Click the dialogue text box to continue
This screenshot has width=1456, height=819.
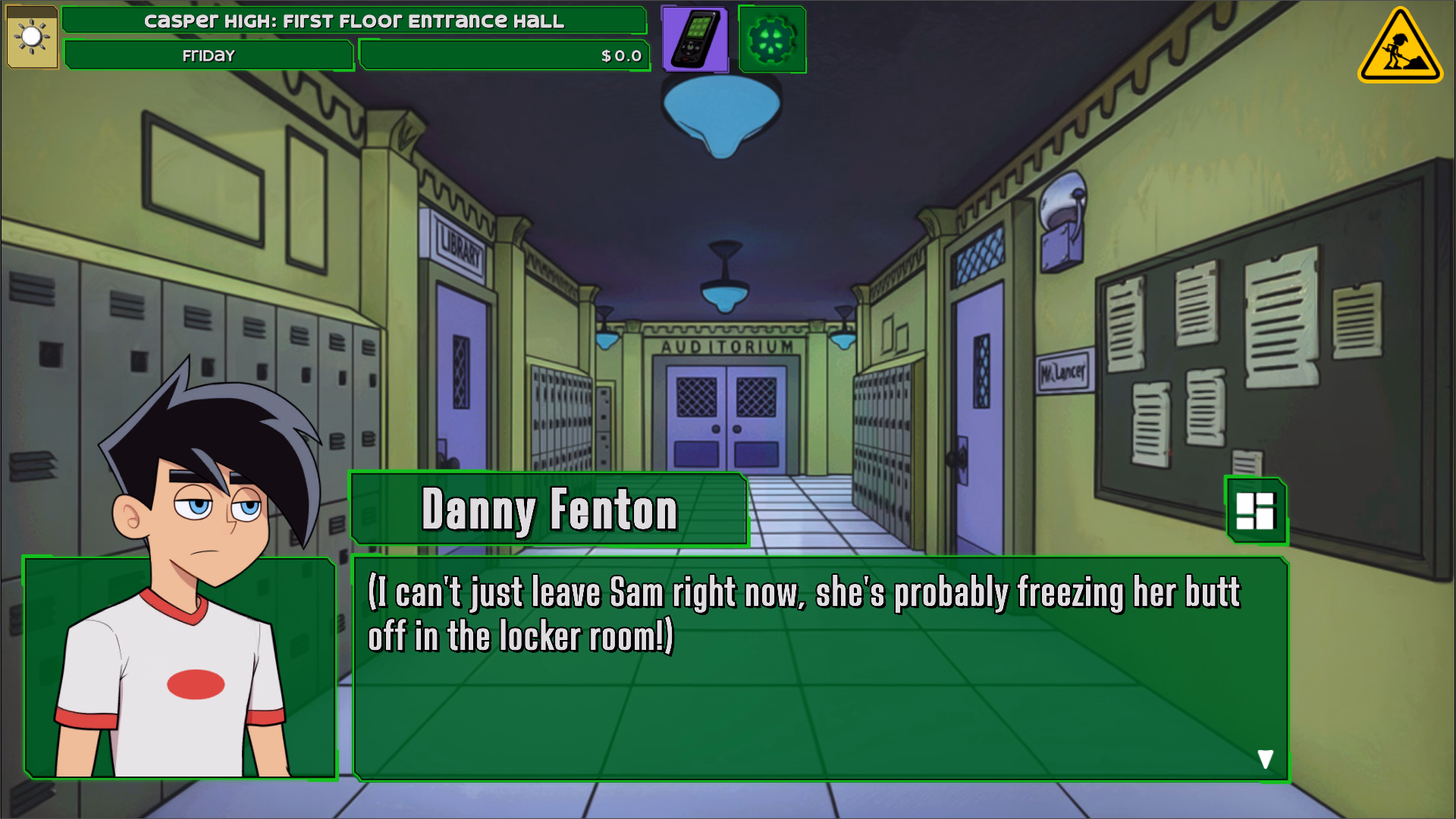tap(819, 682)
